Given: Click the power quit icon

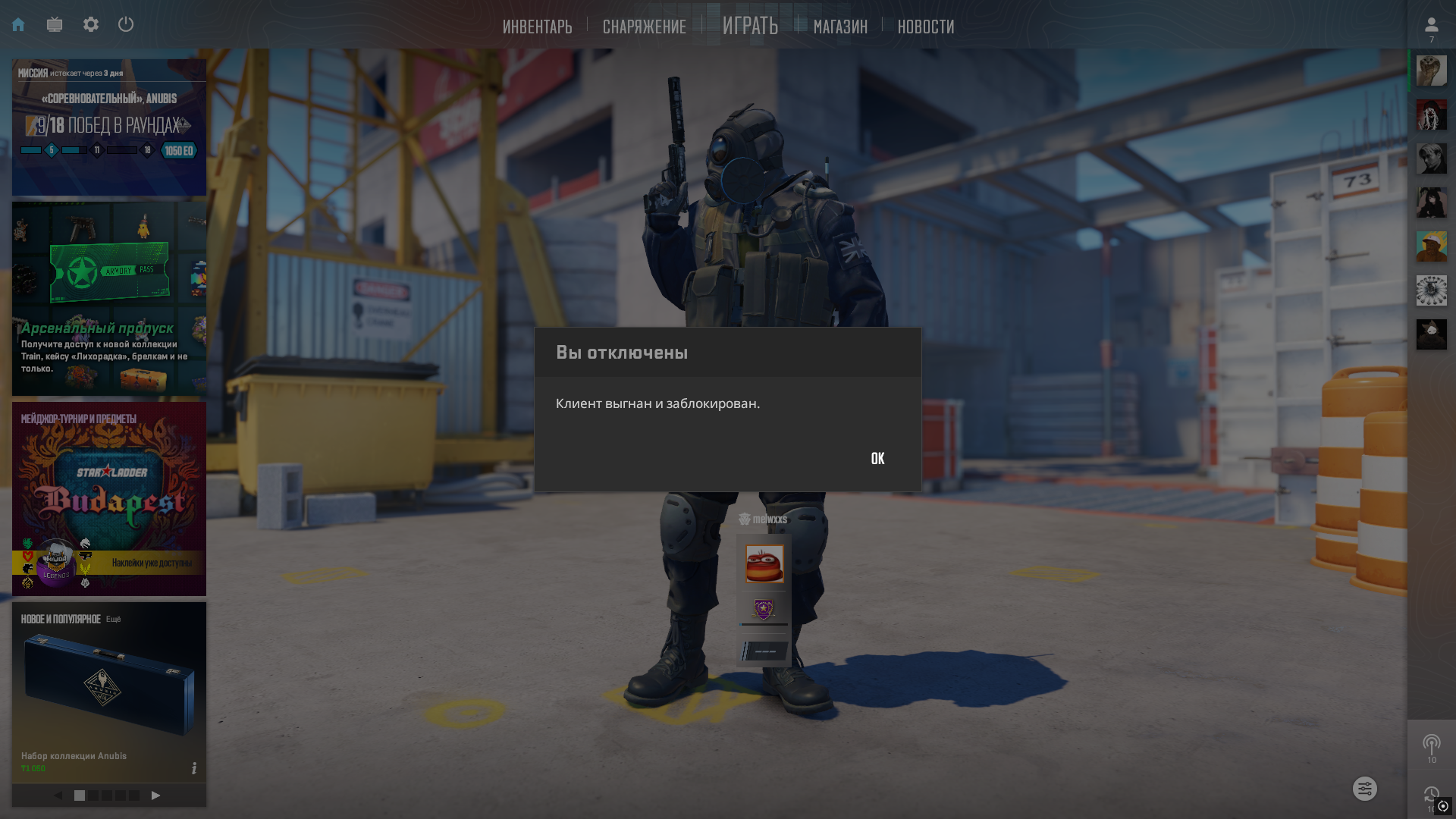Looking at the screenshot, I should 126,25.
